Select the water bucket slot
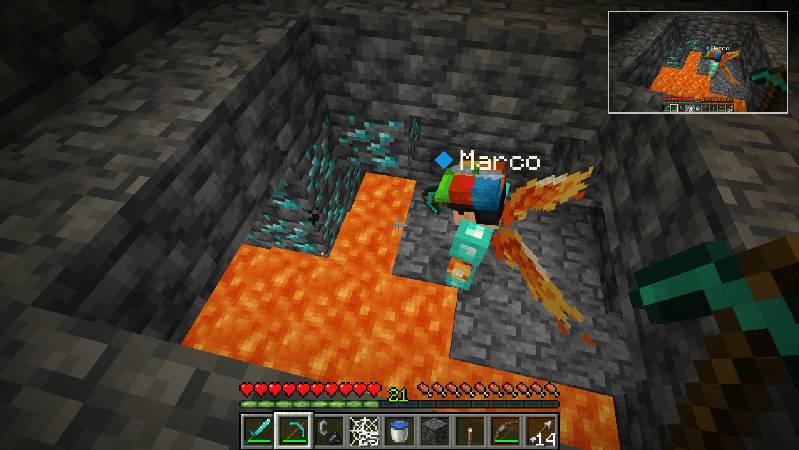799x450 pixels. pos(398,431)
